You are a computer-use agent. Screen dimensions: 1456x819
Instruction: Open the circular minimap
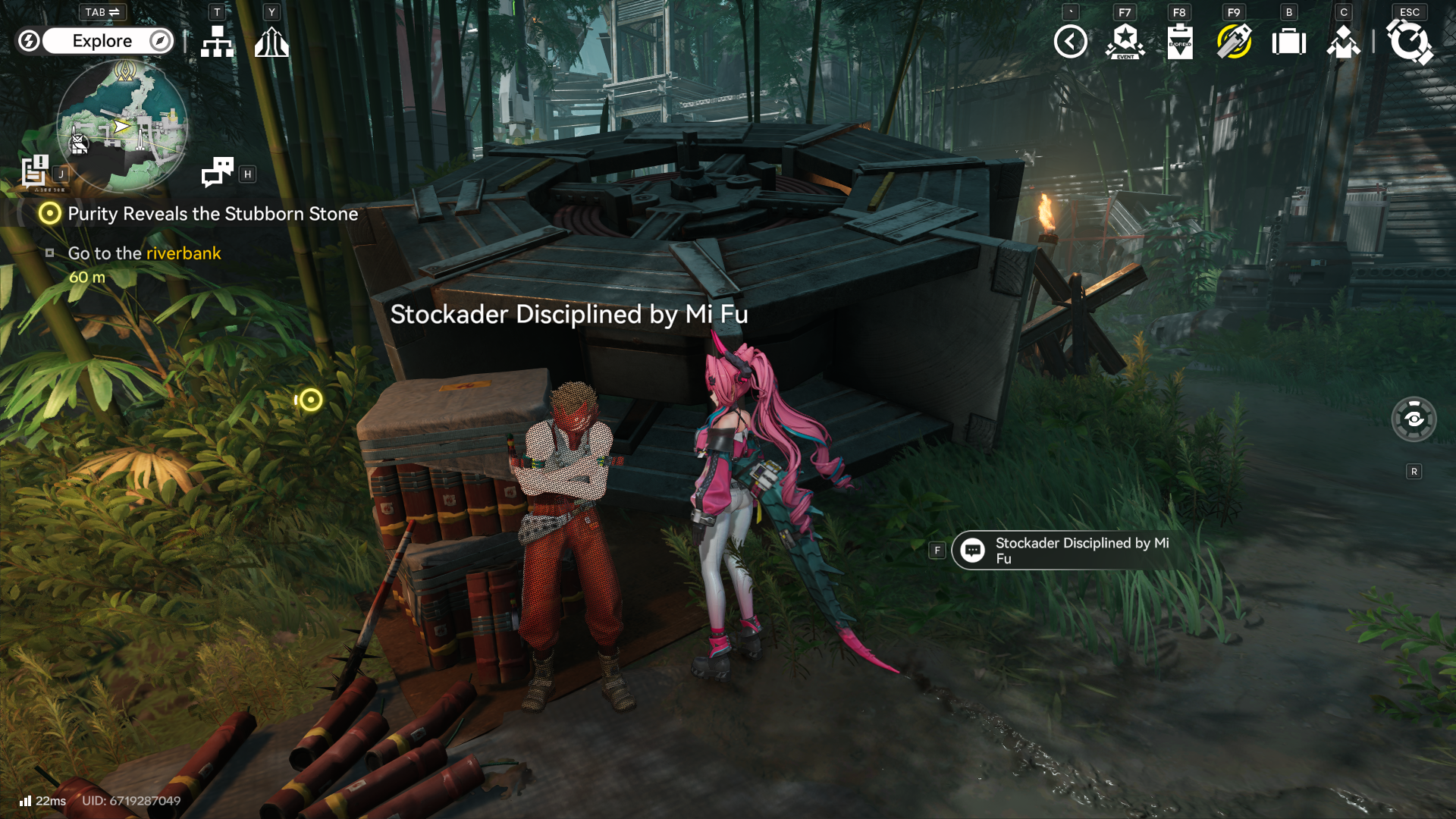[122, 126]
